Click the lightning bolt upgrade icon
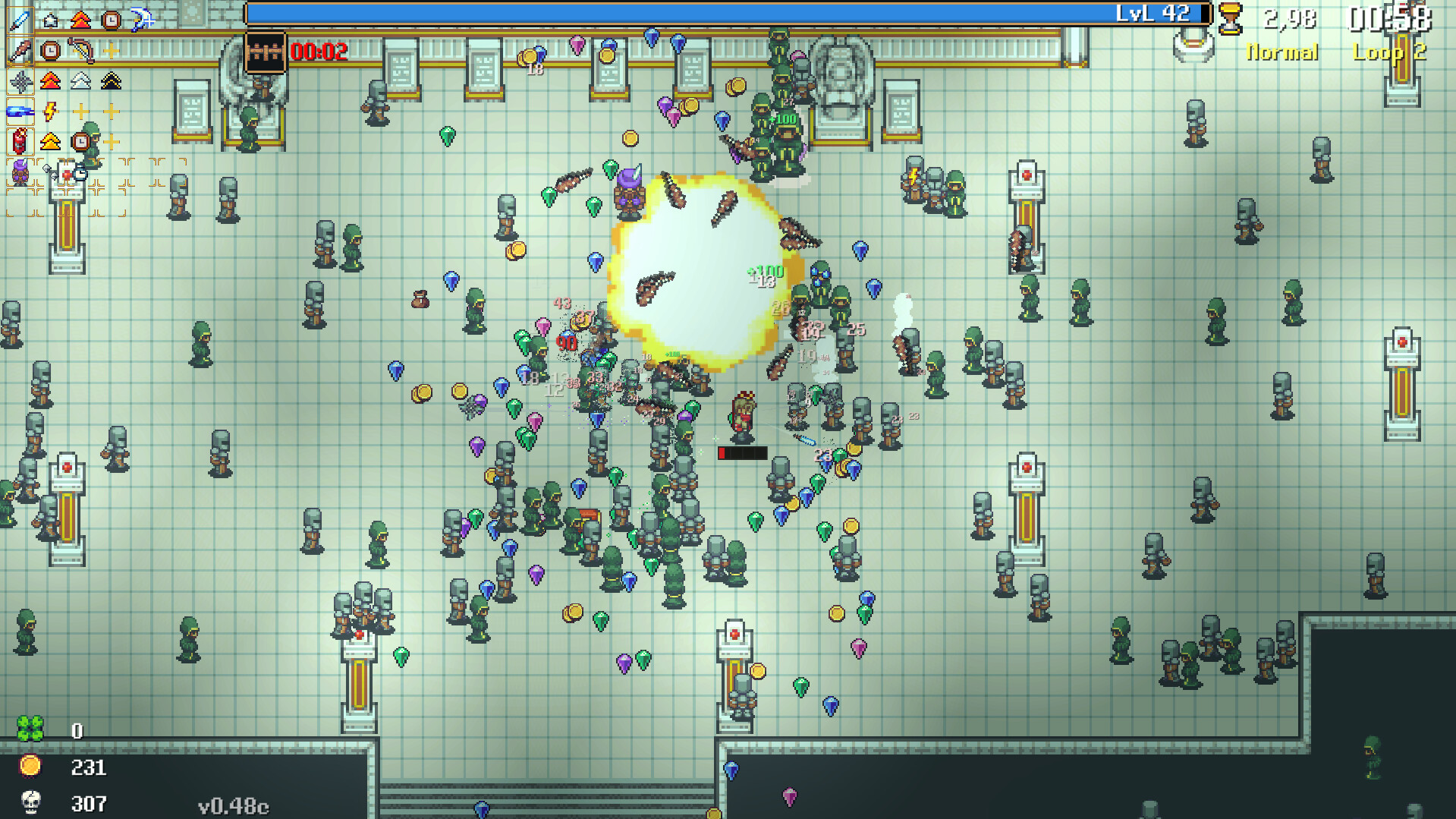Viewport: 1456px width, 819px height. [48, 111]
